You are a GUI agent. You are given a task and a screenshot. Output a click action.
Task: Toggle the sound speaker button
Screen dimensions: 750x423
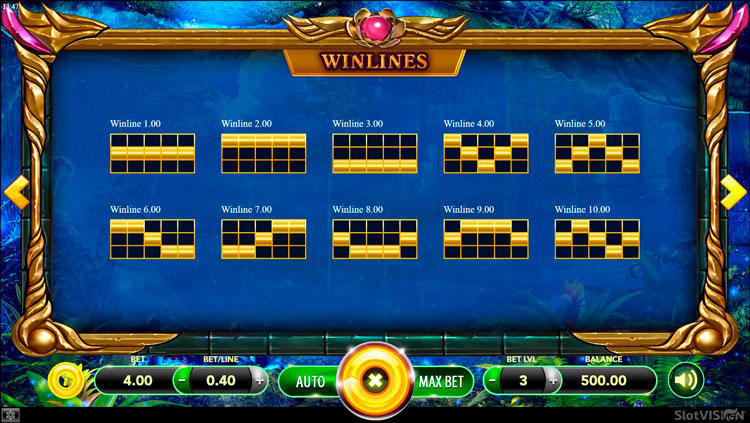(685, 380)
